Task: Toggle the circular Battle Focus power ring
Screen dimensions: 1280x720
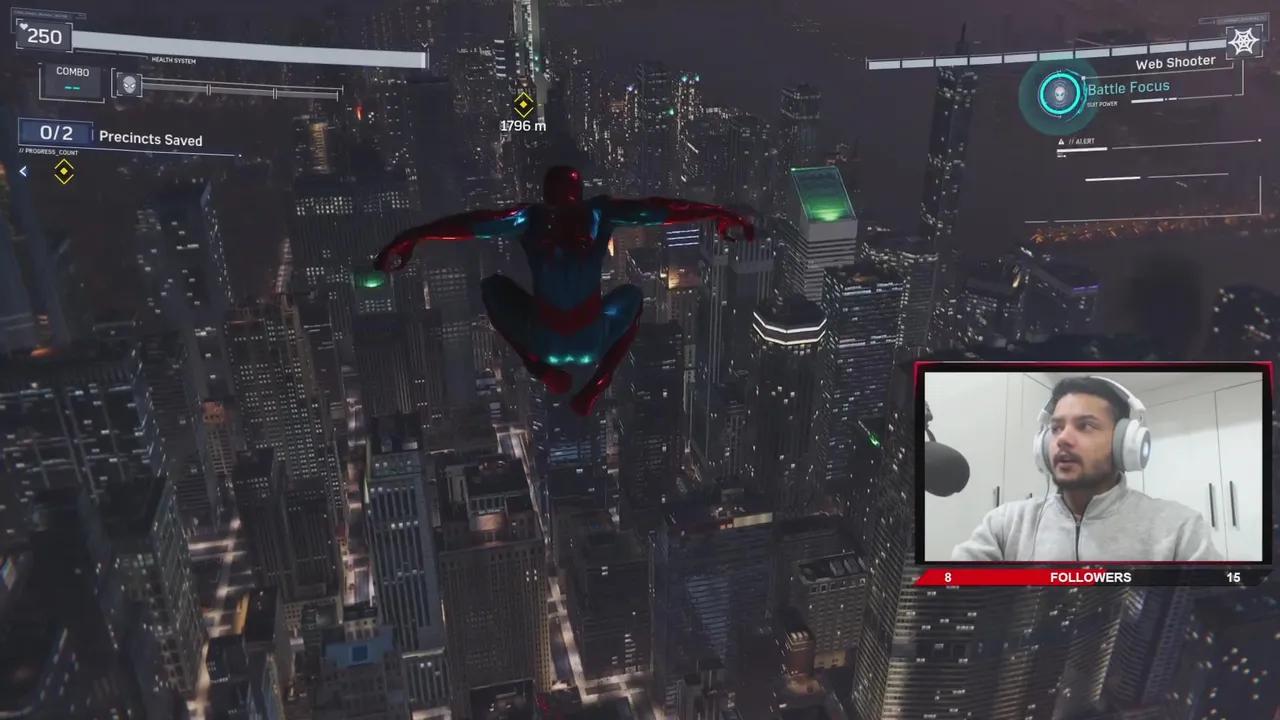Action: [1060, 93]
